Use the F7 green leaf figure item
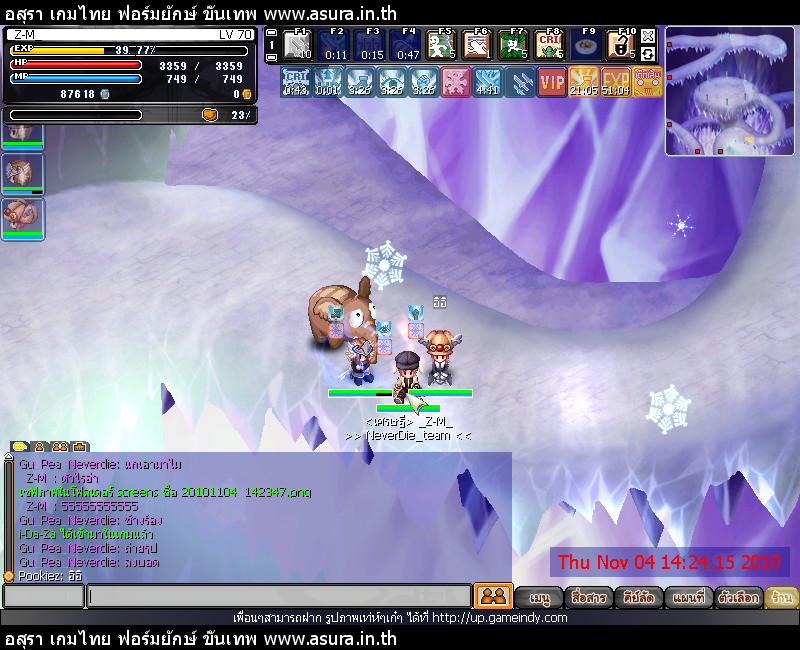This screenshot has height=650, width=800. point(512,45)
